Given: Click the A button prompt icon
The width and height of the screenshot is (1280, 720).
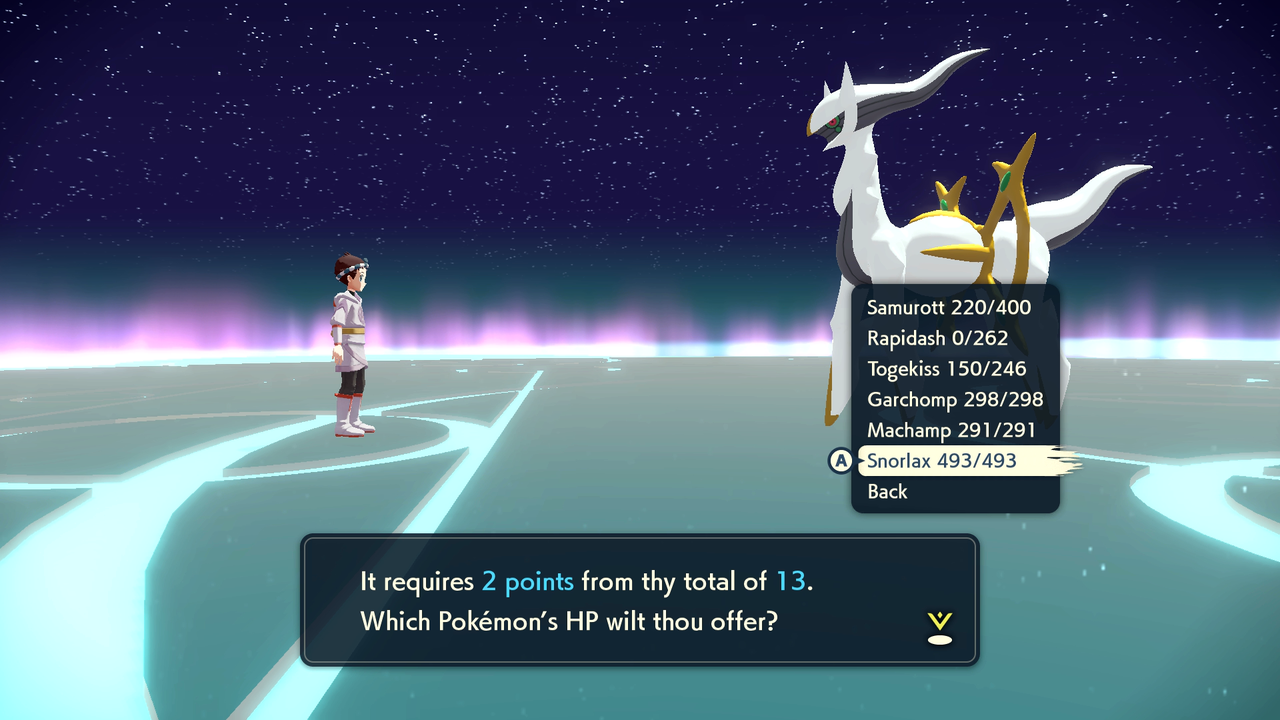Looking at the screenshot, I should pyautogui.click(x=841, y=461).
